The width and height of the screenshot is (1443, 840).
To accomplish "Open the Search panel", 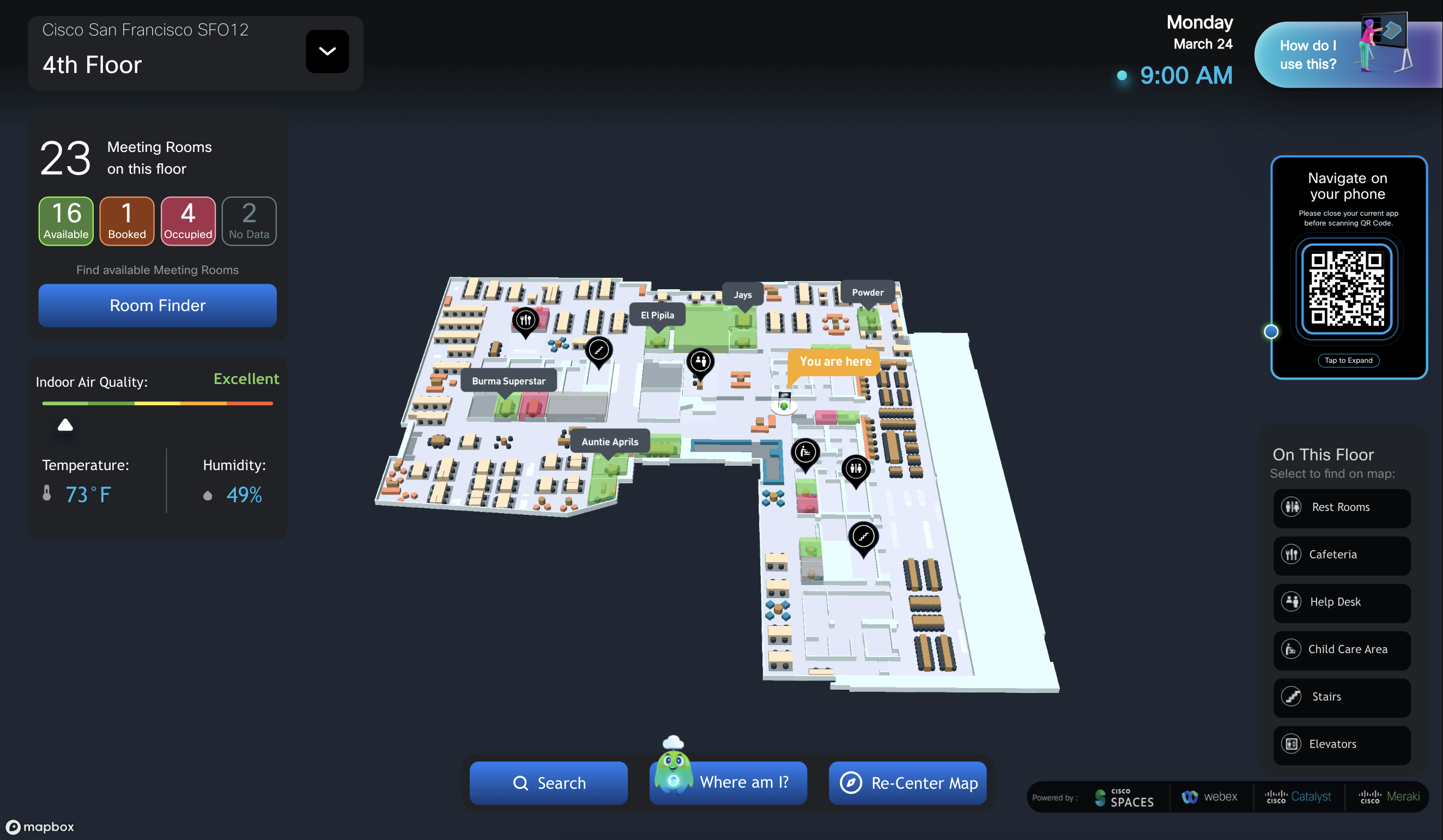I will pyautogui.click(x=548, y=783).
